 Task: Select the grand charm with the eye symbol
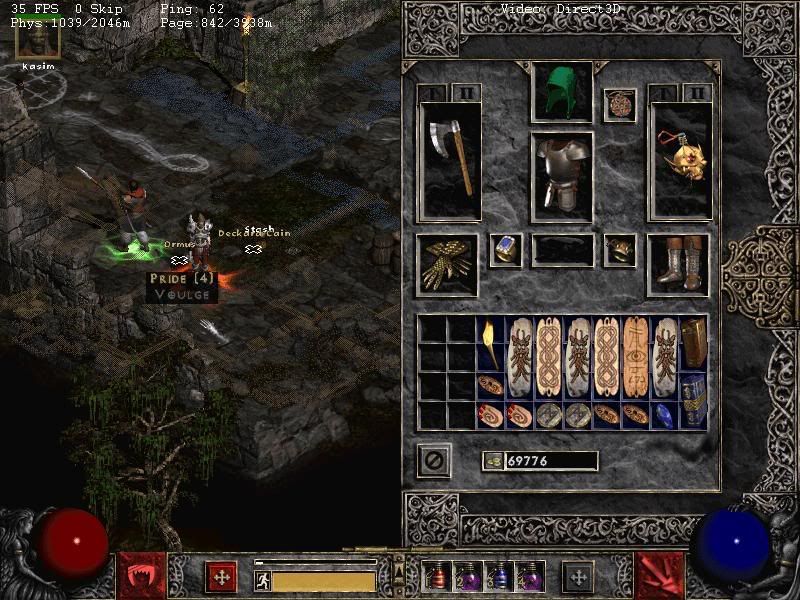pyautogui.click(x=636, y=356)
